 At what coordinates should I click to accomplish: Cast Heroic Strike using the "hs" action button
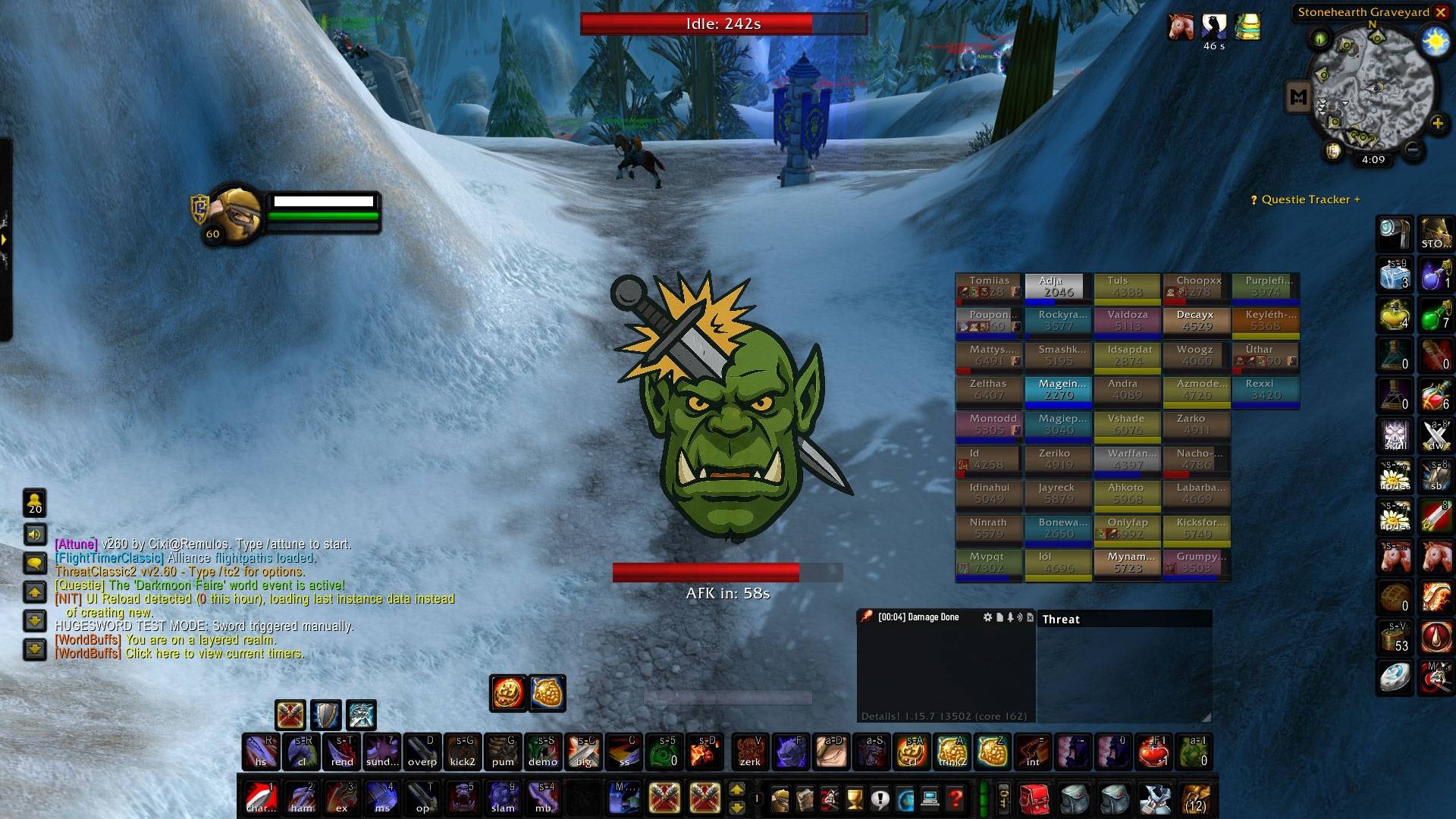point(262,752)
